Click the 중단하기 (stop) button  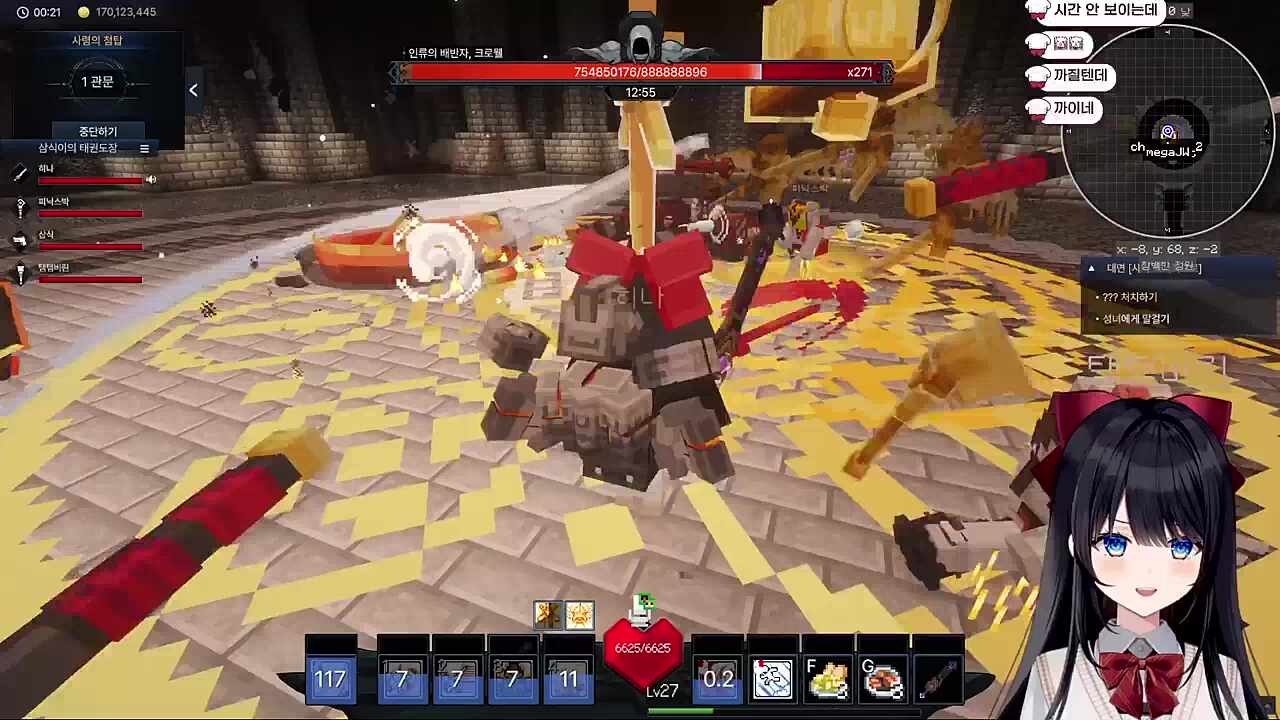98,131
